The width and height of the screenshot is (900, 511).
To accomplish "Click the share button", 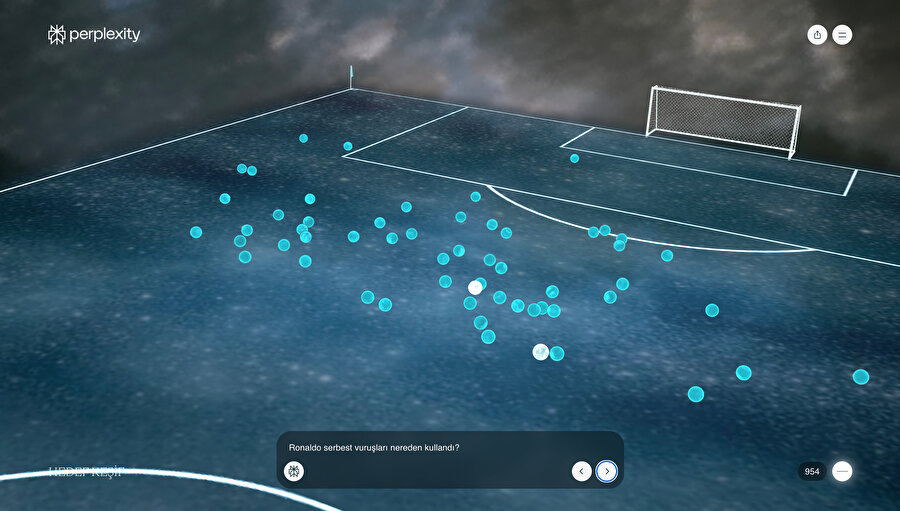I will point(818,35).
